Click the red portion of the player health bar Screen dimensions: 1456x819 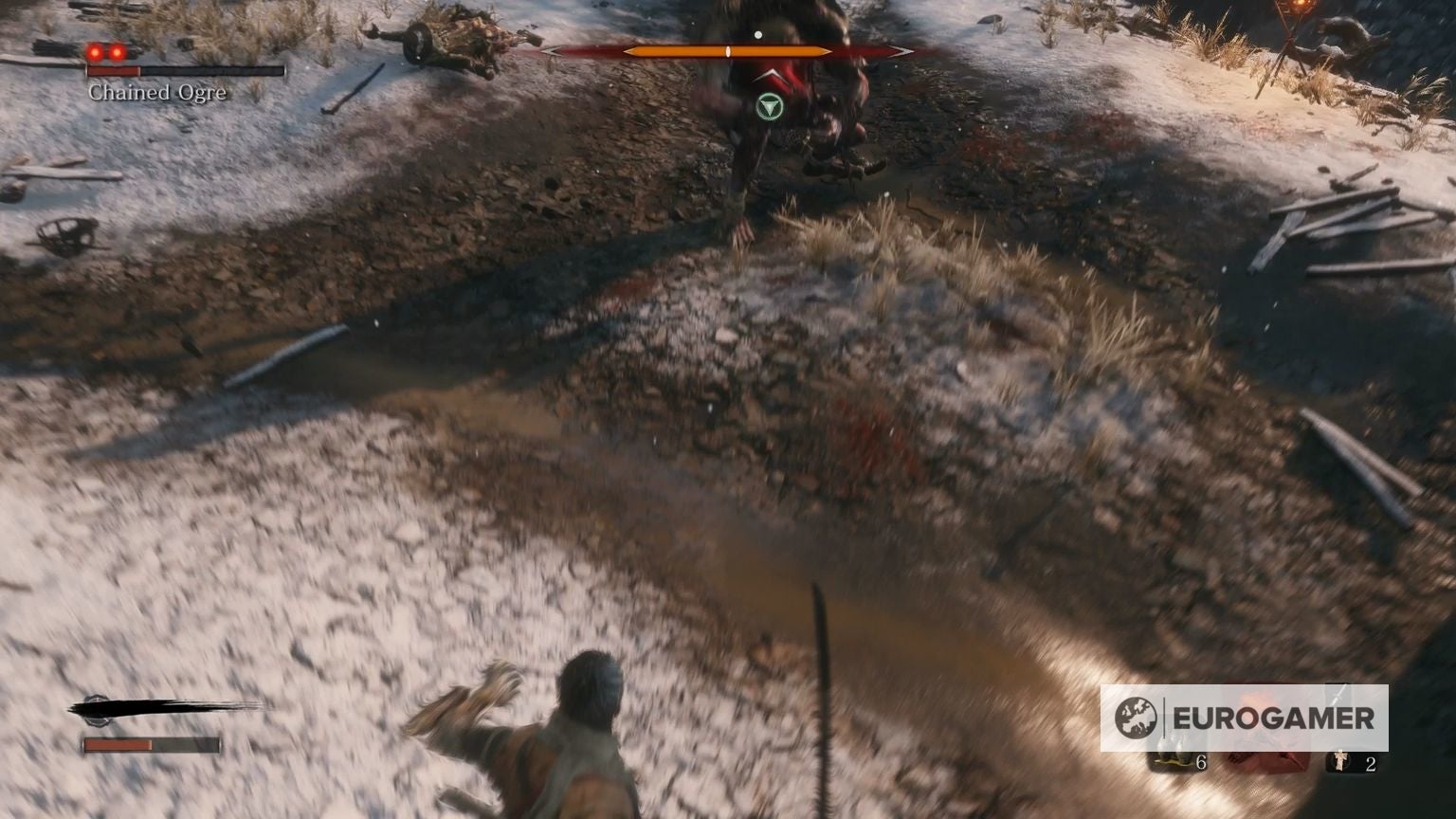(118, 745)
